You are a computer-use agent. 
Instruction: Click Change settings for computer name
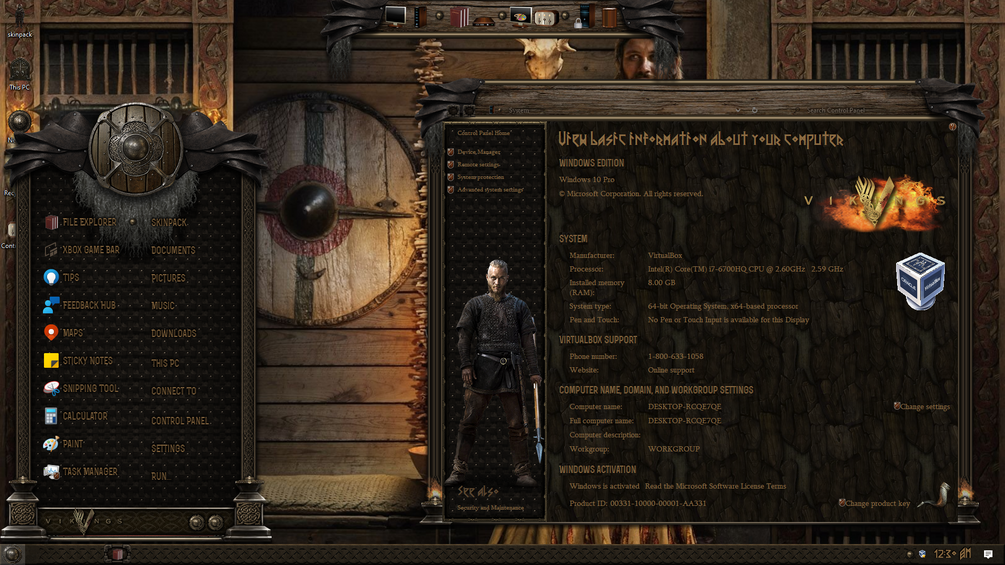click(x=925, y=407)
